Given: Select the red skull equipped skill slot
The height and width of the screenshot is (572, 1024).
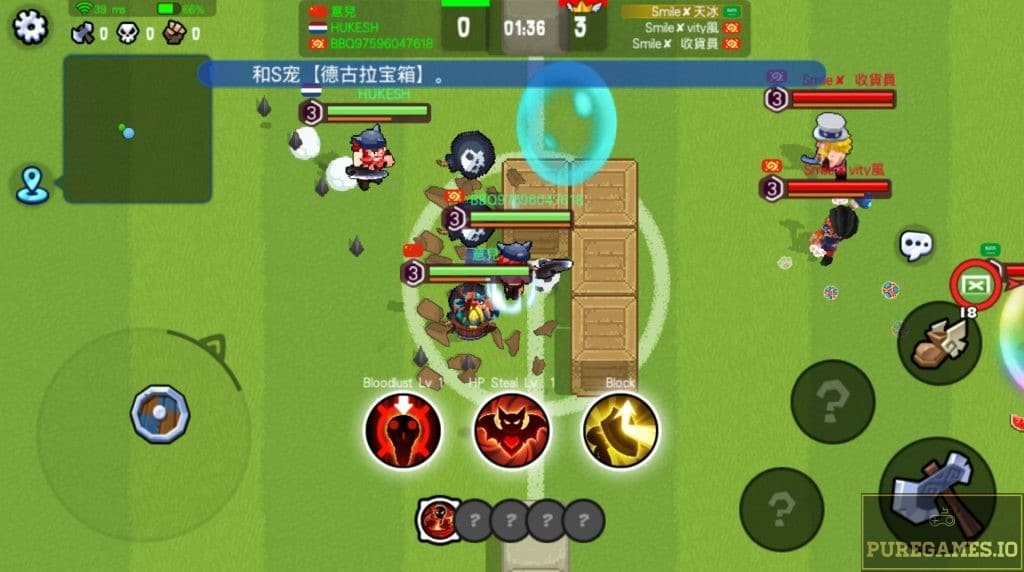Looking at the screenshot, I should click(438, 520).
